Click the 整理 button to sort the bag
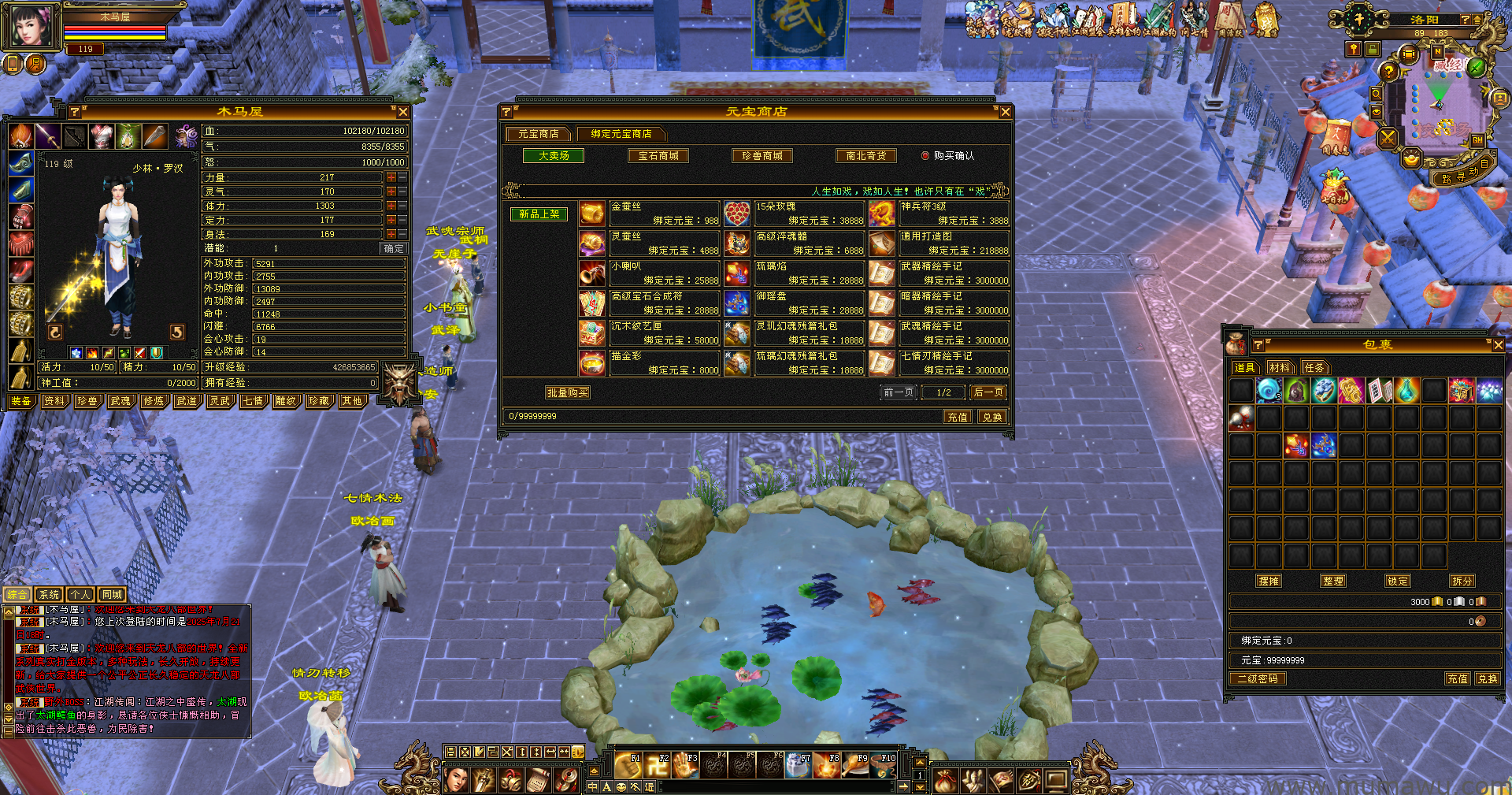This screenshot has height=795, width=1512. point(1333,581)
